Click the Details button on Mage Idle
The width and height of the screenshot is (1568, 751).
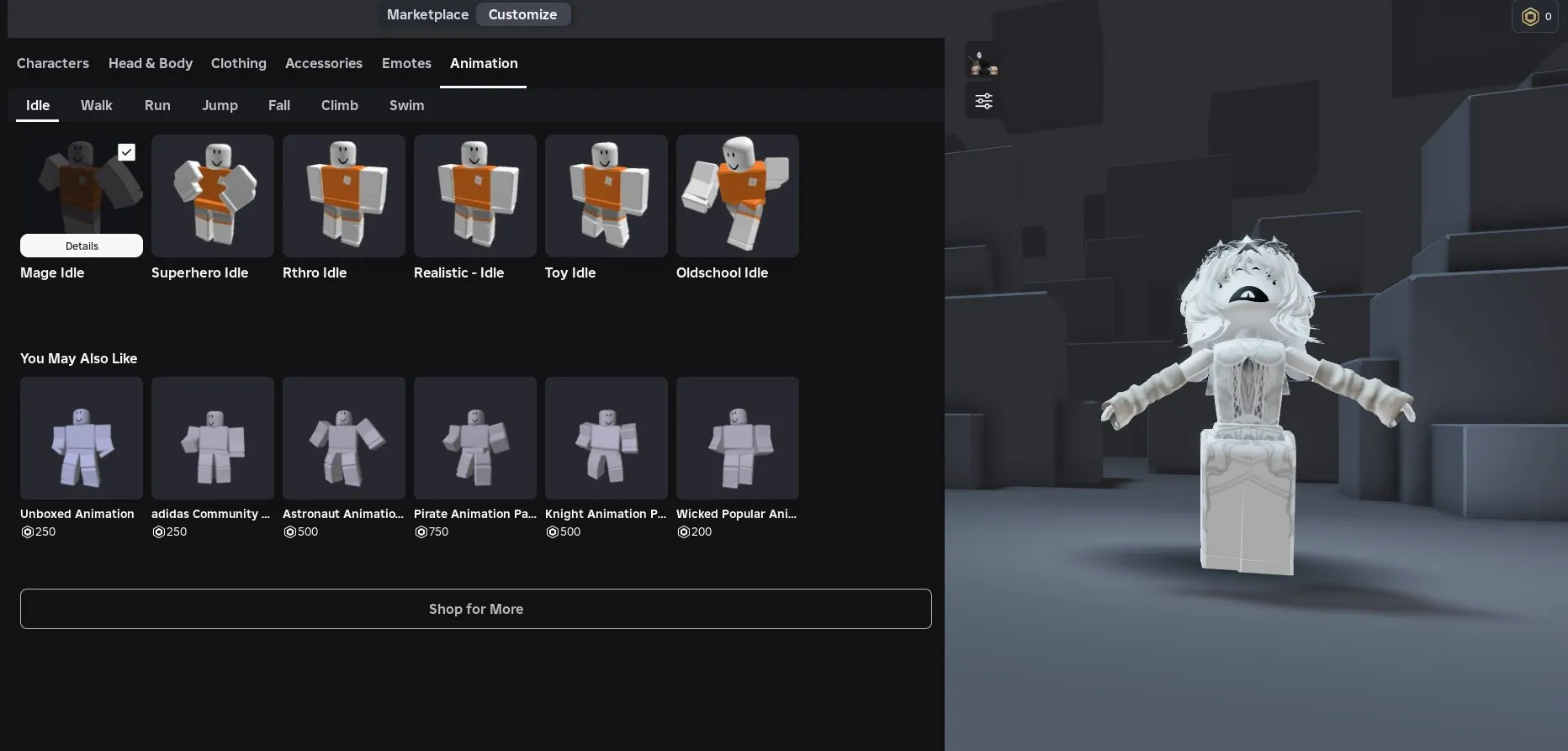(81, 246)
